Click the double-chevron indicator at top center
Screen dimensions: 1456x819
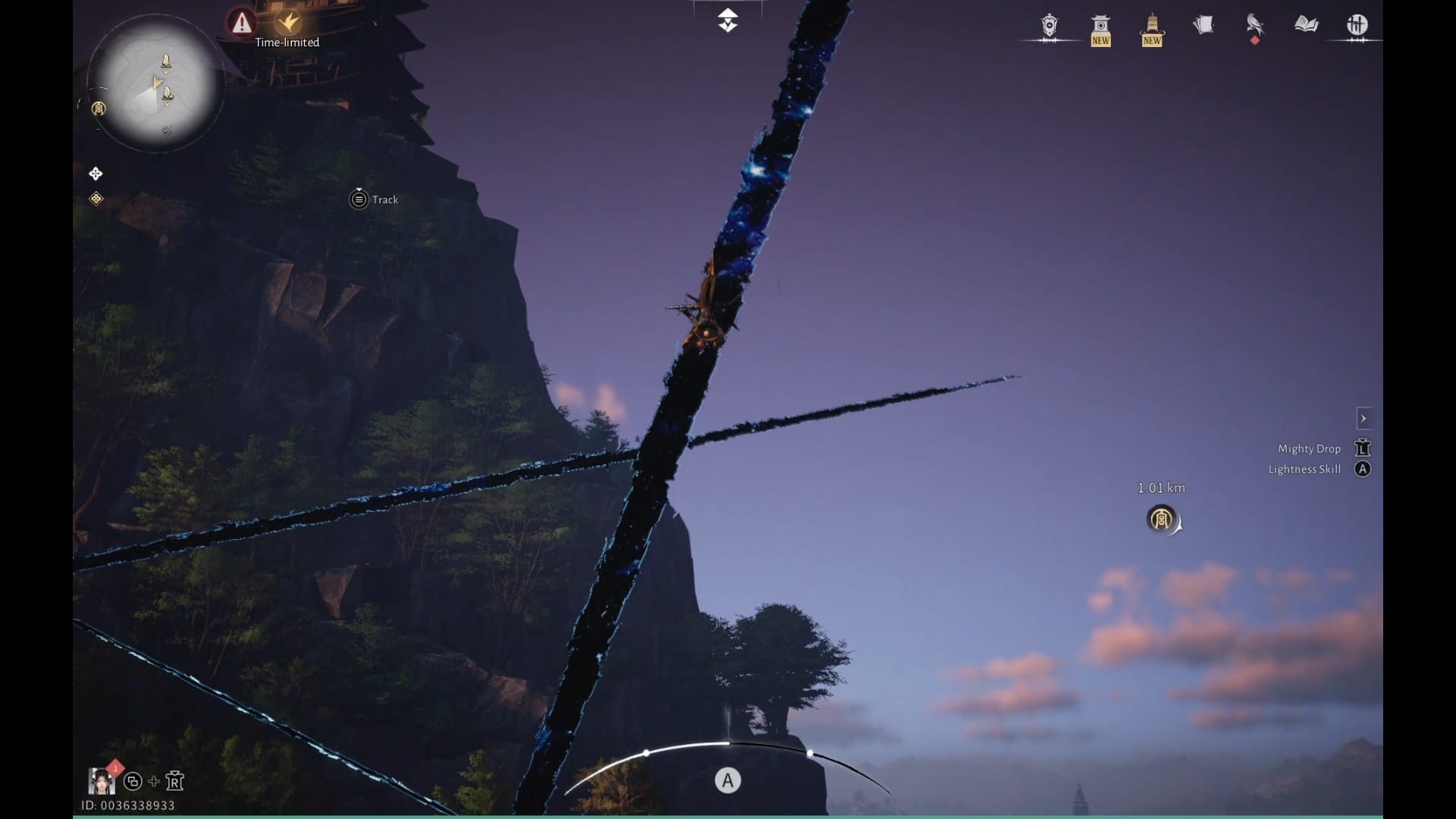tap(728, 19)
